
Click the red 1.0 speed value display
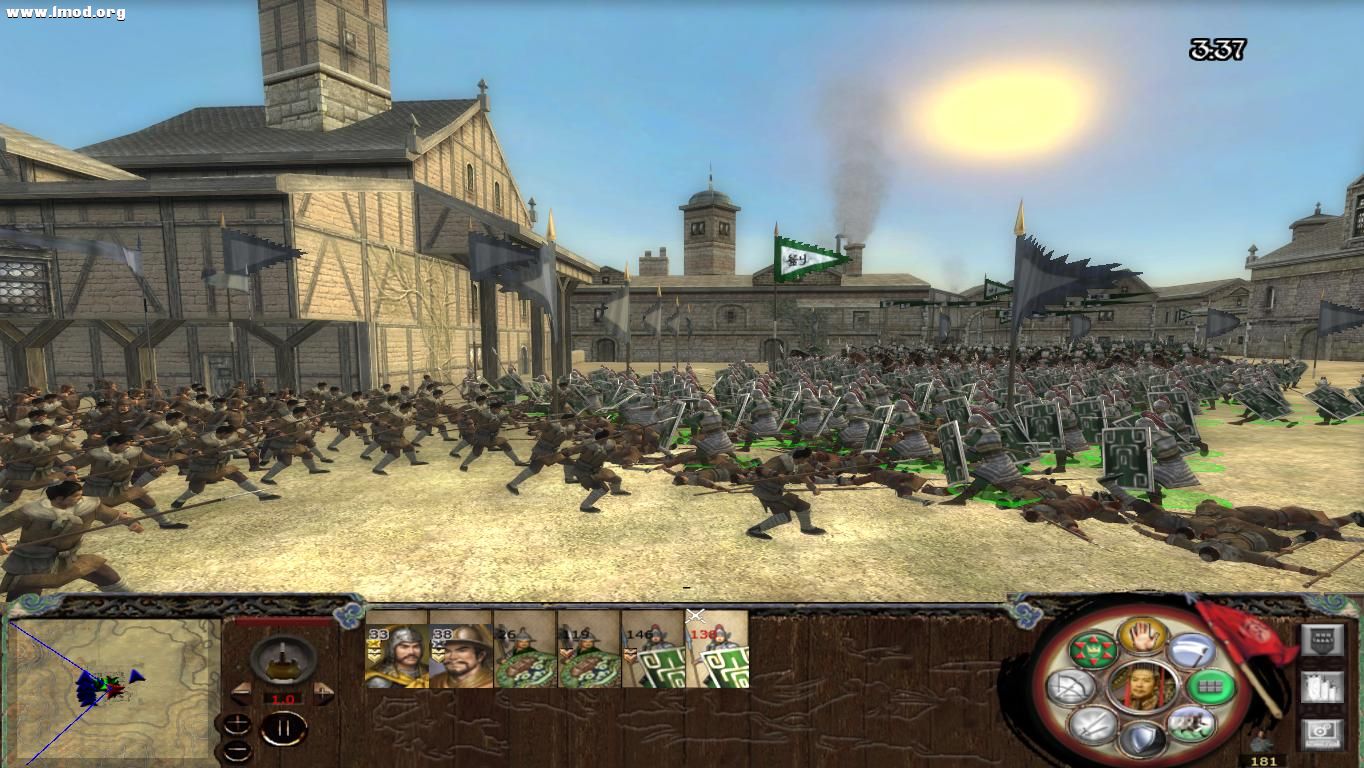(284, 698)
